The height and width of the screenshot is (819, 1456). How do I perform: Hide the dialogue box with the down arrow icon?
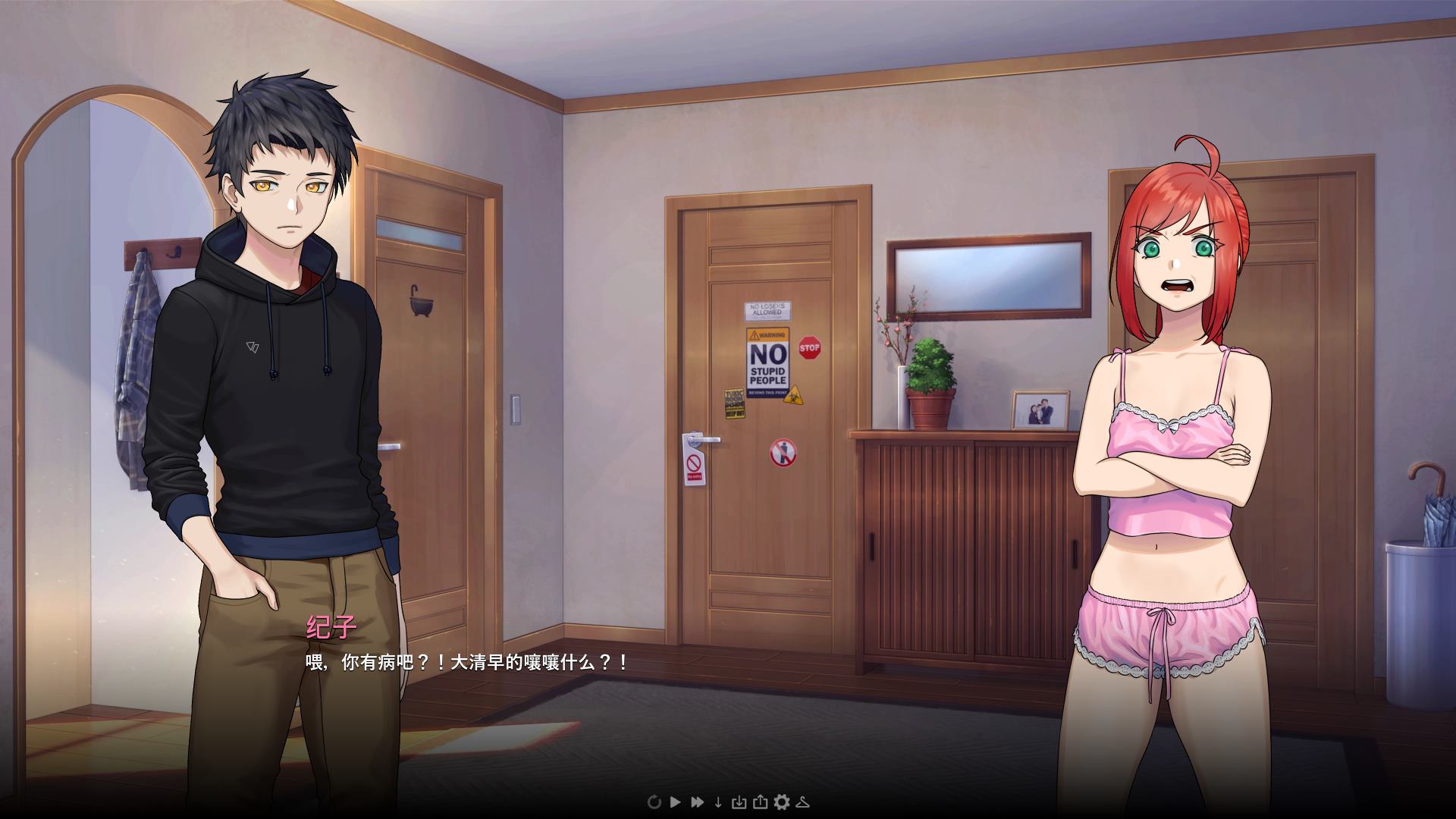point(718,802)
